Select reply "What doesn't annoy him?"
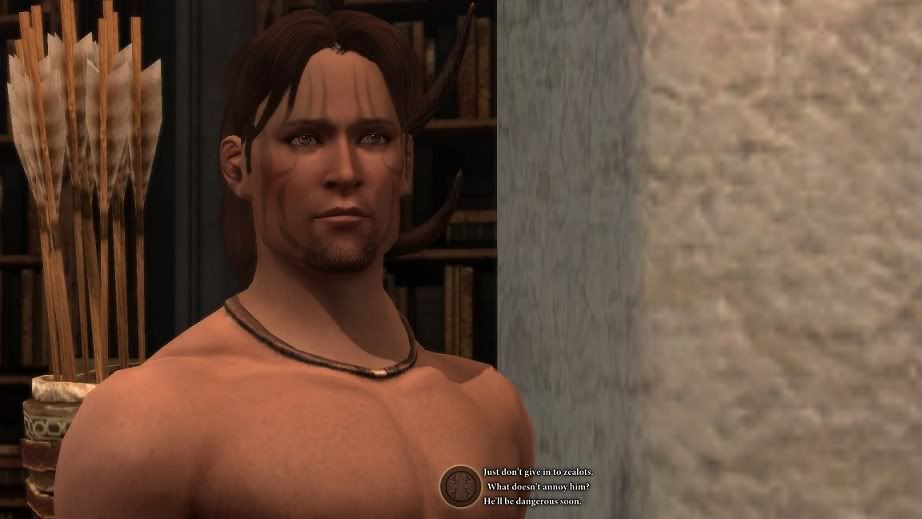Image resolution: width=922 pixels, height=519 pixels. point(537,486)
